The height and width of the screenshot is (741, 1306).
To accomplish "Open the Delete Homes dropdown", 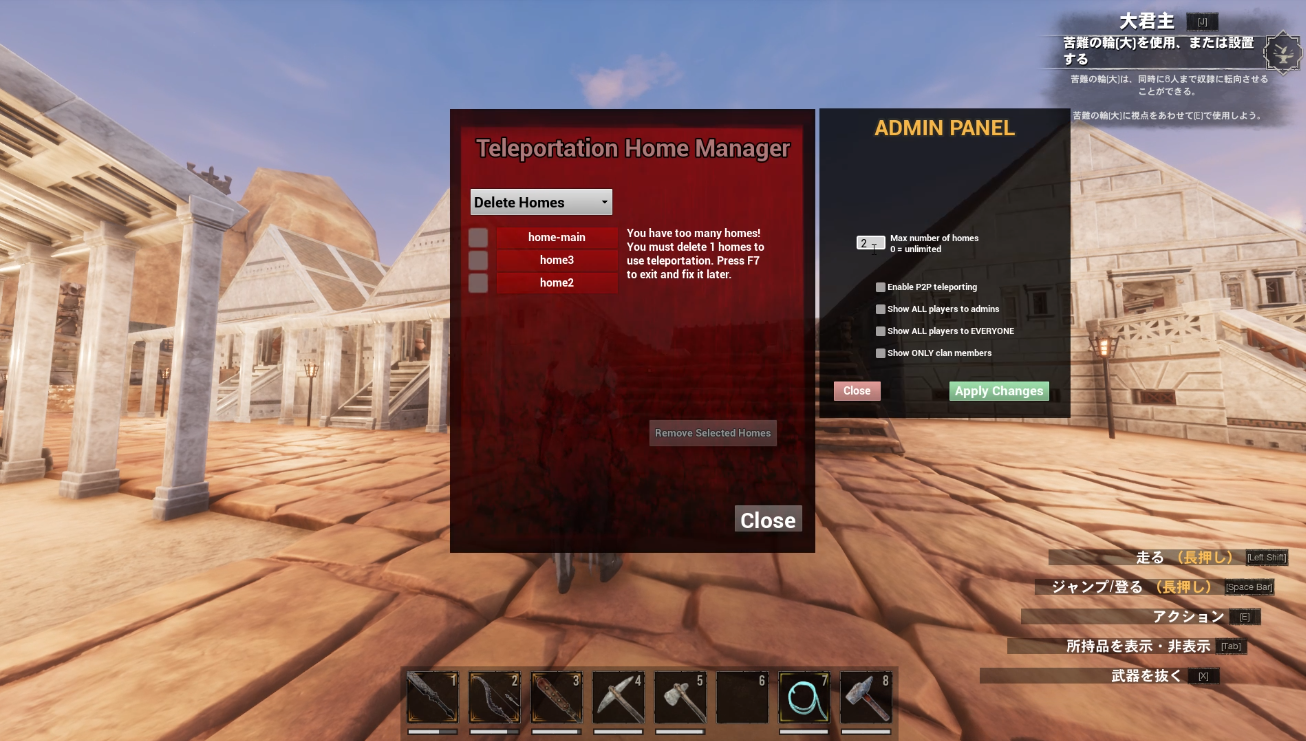I will pyautogui.click(x=541, y=202).
